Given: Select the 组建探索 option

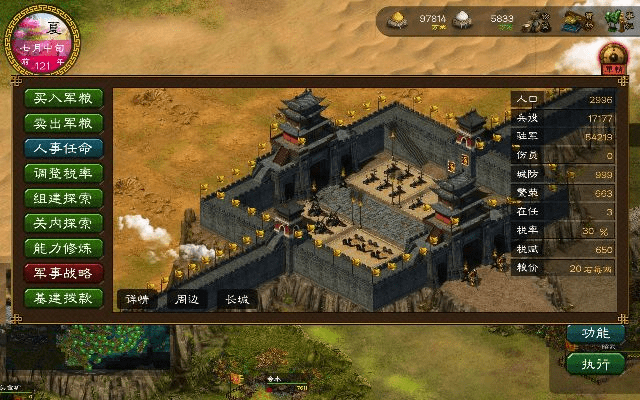Looking at the screenshot, I should pyautogui.click(x=63, y=198).
